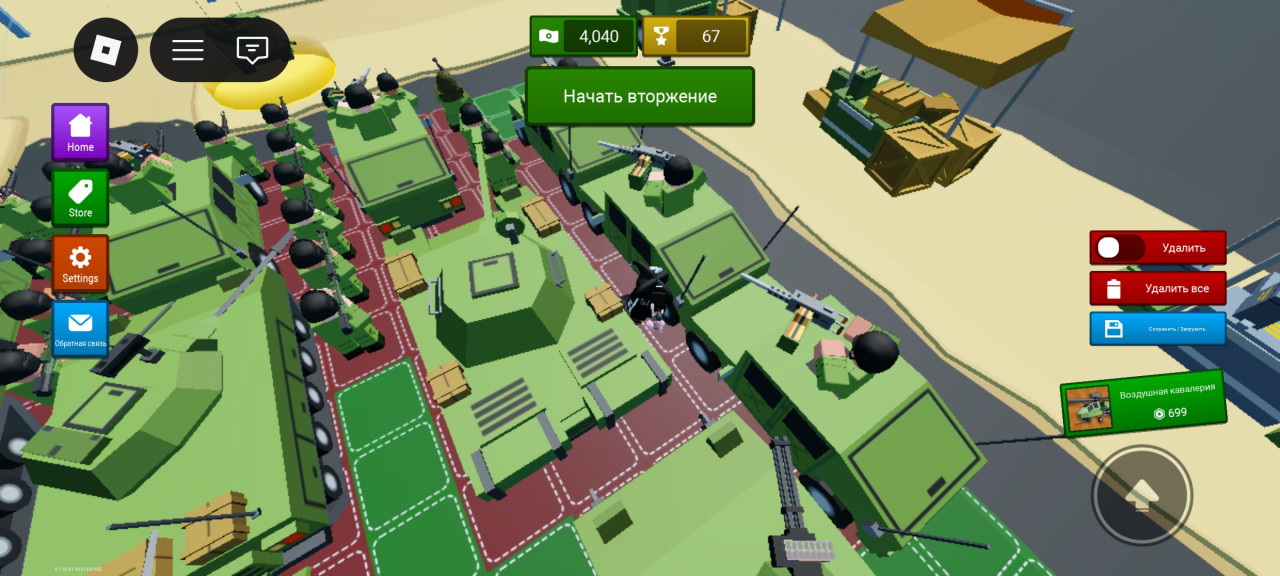Image resolution: width=1280 pixels, height=576 pixels.
Task: Open the green Store button
Action: 80,198
